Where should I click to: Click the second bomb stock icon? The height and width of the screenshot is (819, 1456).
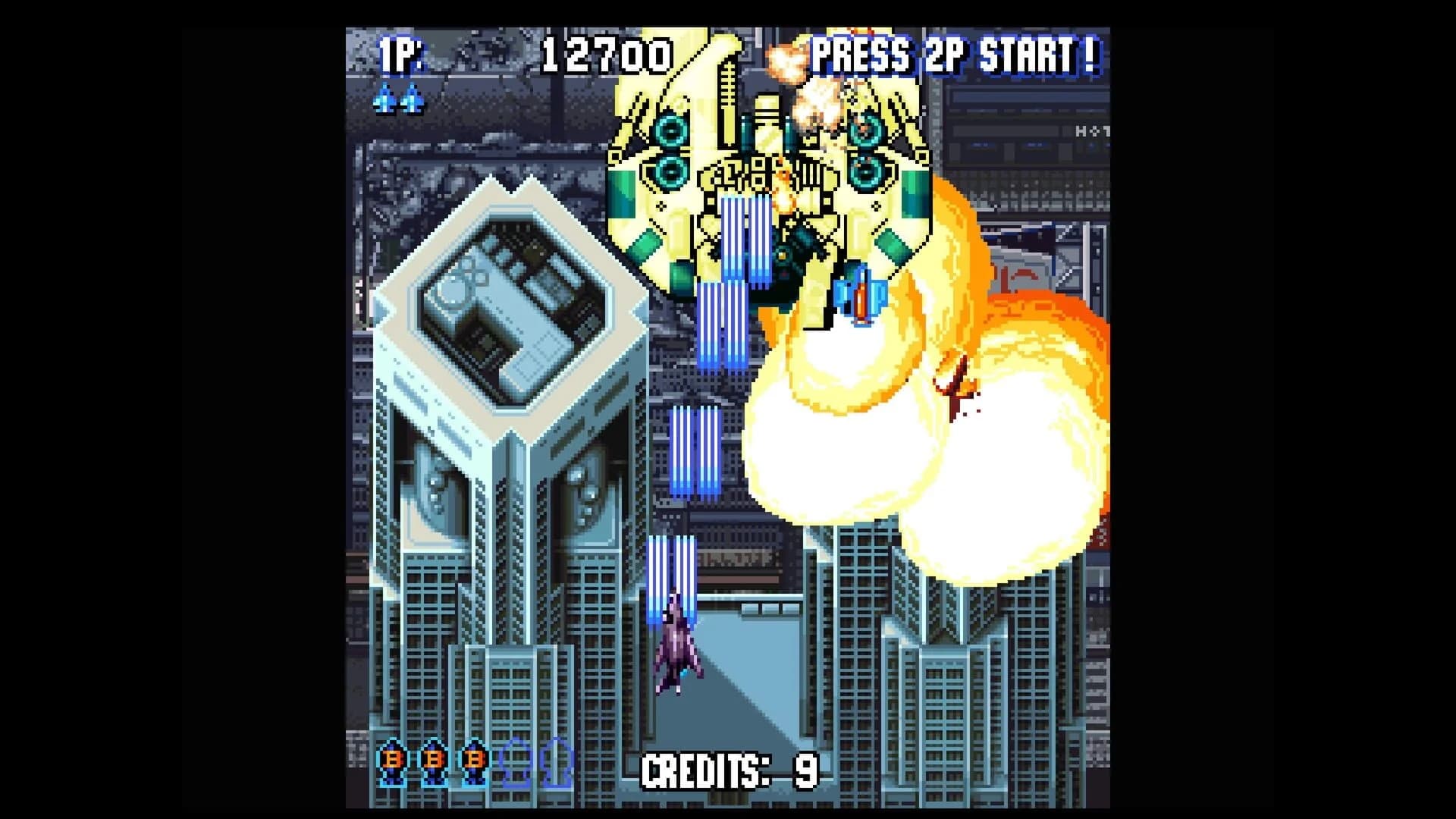[x=433, y=762]
